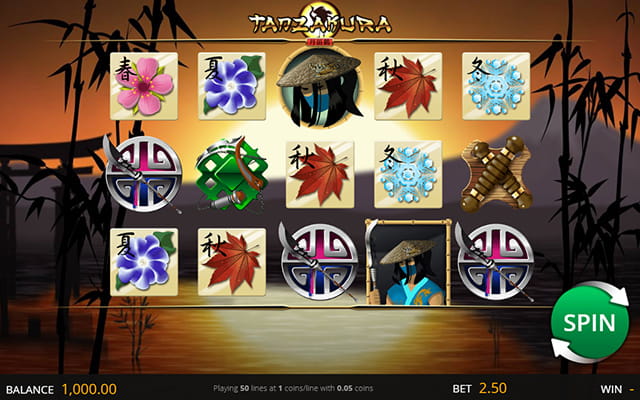Image resolution: width=640 pixels, height=400 pixels.
Task: Spin the reels with the green SPIN button
Action: click(589, 323)
